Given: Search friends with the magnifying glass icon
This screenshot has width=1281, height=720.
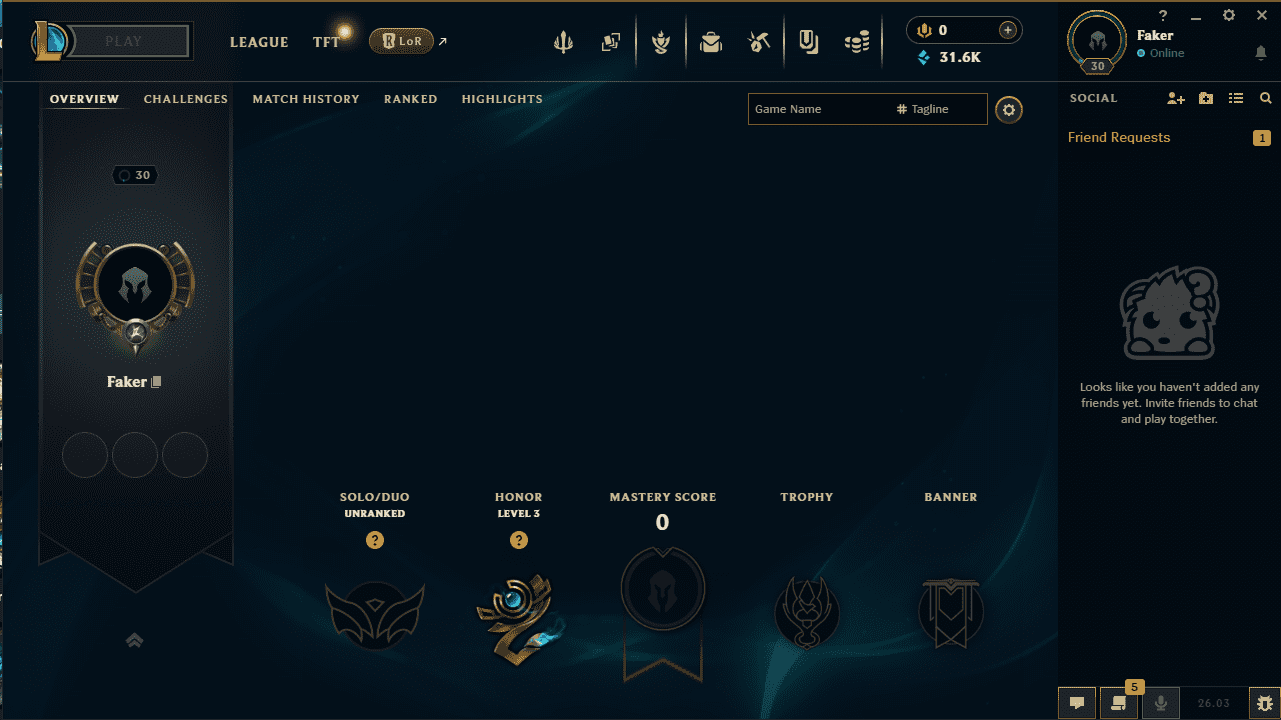Looking at the screenshot, I should tap(1266, 98).
